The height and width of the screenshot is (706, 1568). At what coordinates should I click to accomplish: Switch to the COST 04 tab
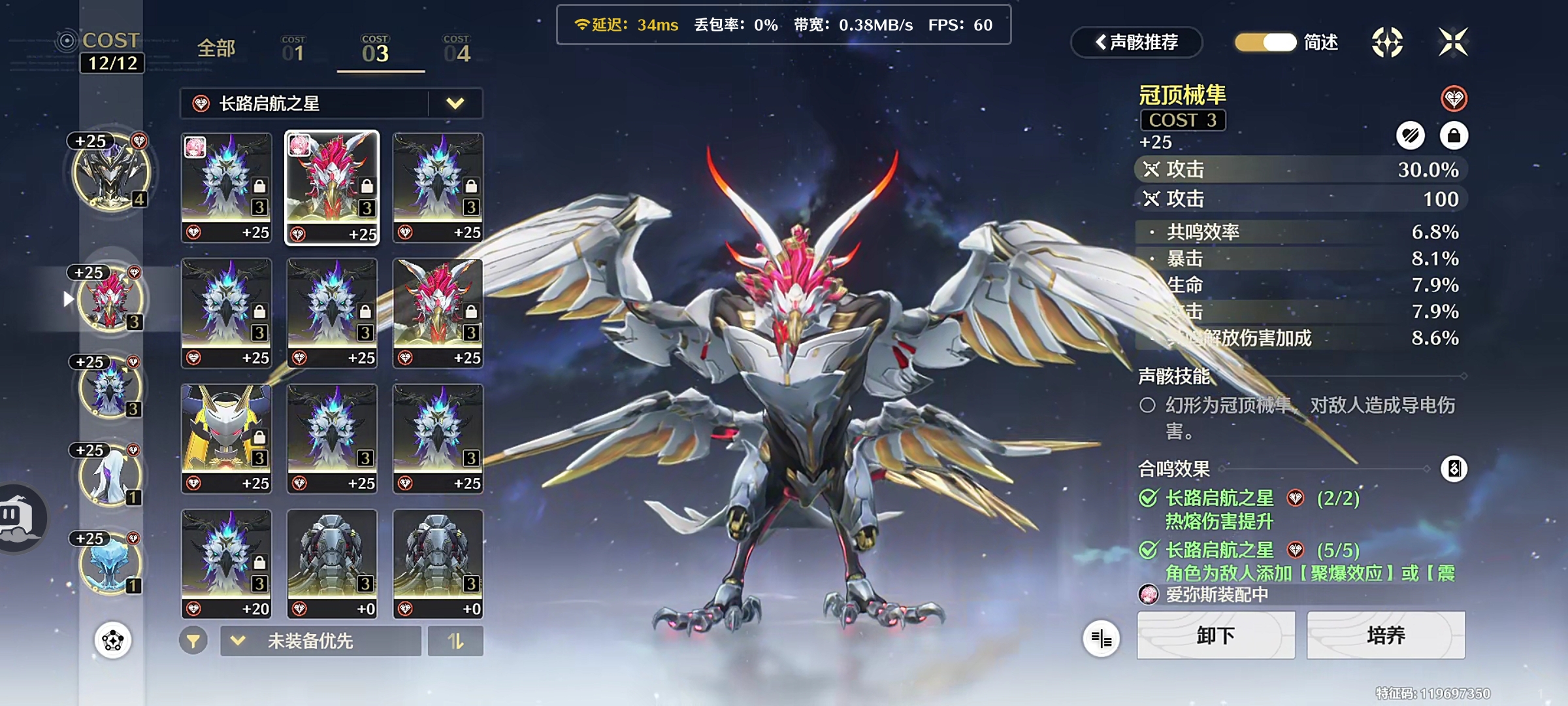click(x=457, y=49)
